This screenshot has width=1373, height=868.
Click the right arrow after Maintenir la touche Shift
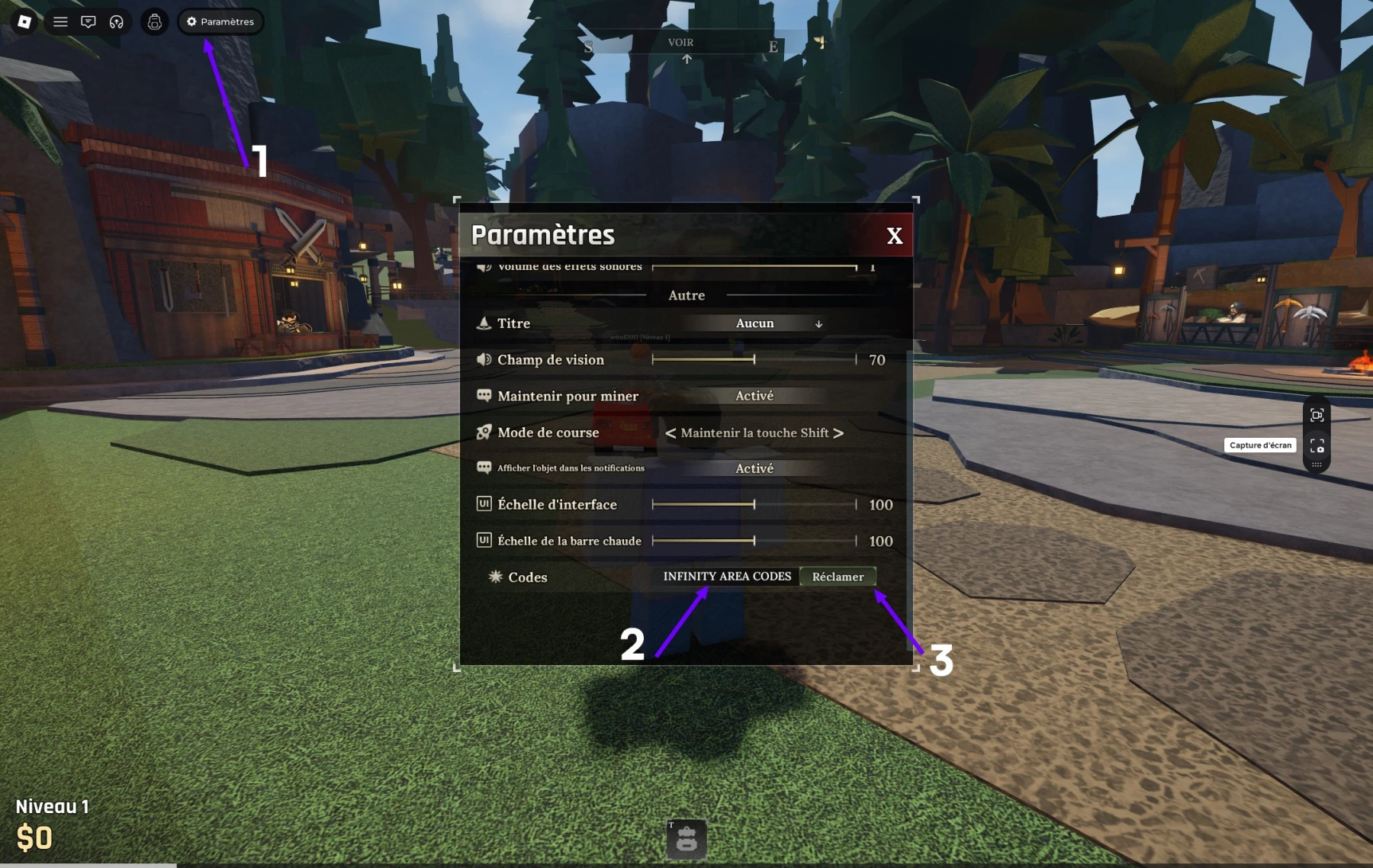coord(841,432)
